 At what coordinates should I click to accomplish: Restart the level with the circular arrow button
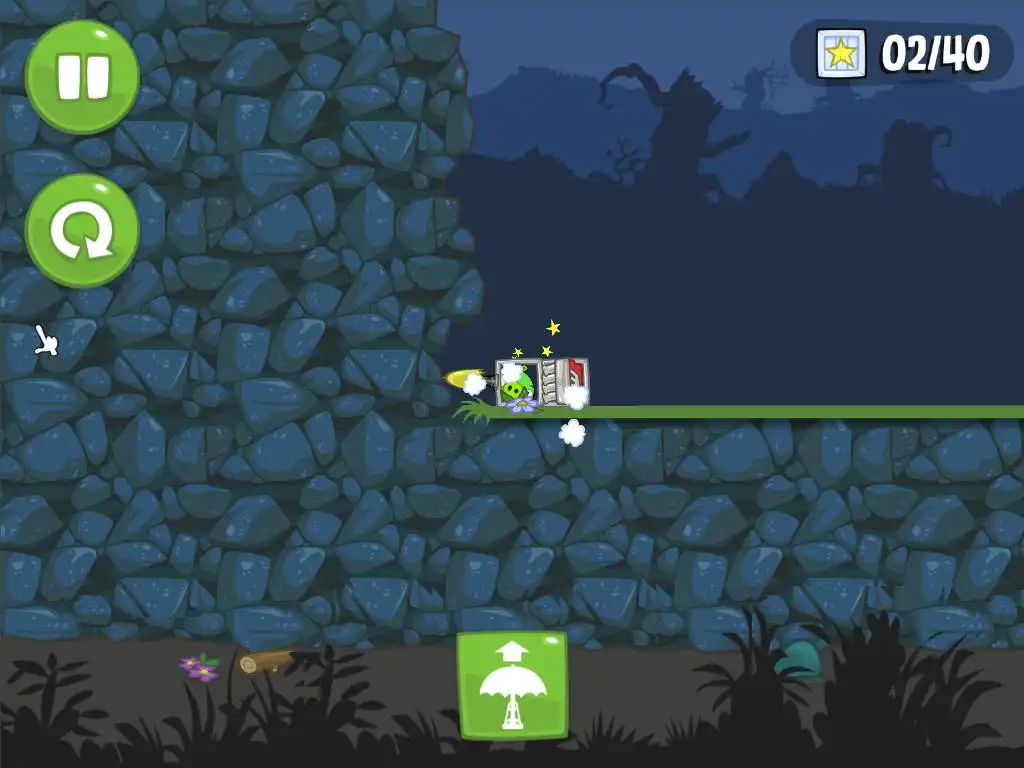[82, 231]
